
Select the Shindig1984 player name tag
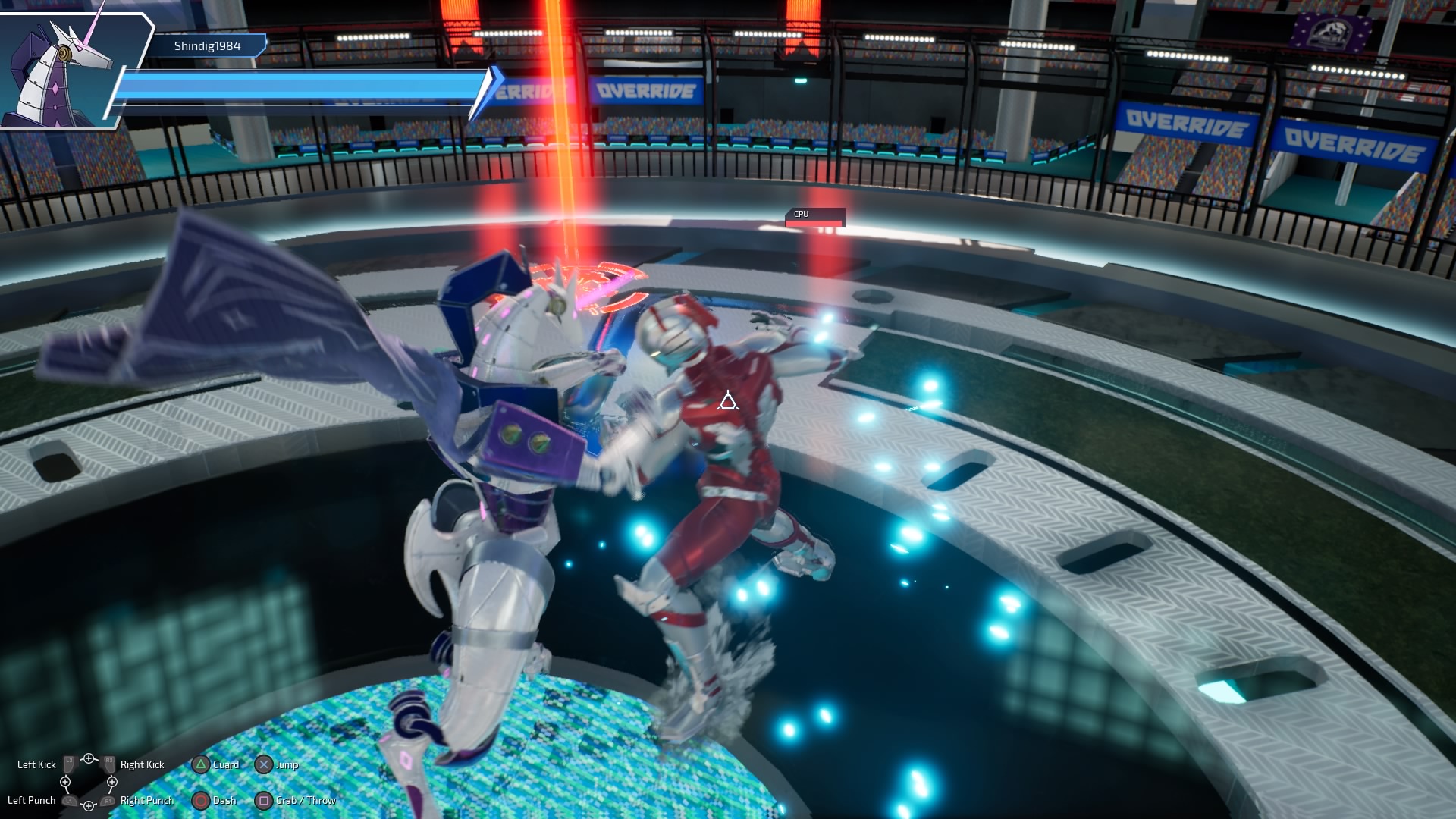tap(207, 46)
